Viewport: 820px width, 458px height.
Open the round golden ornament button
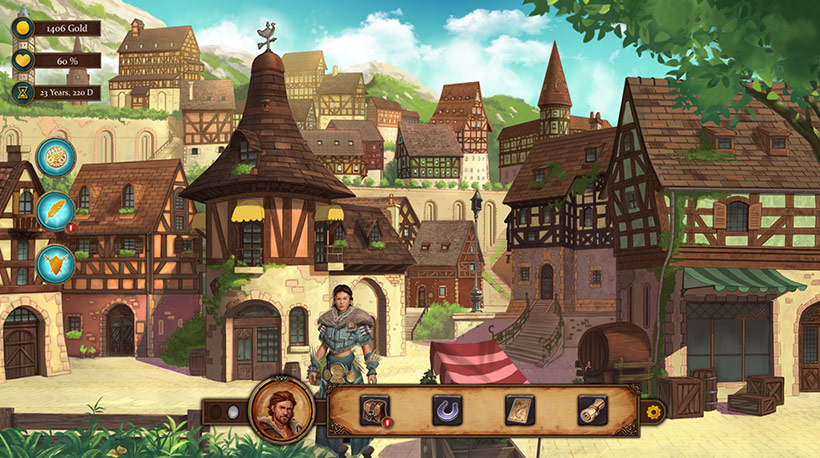tap(56, 158)
